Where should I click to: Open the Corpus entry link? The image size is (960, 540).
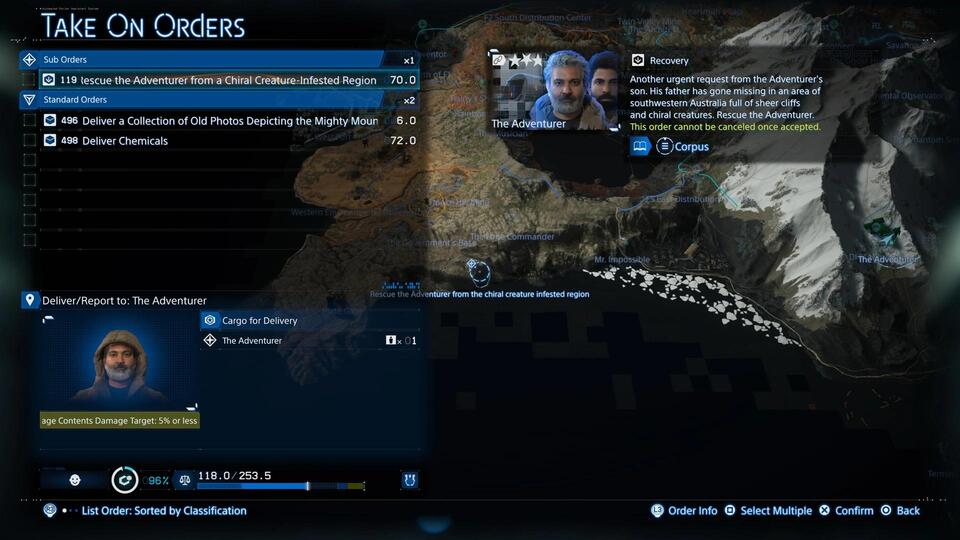point(684,147)
